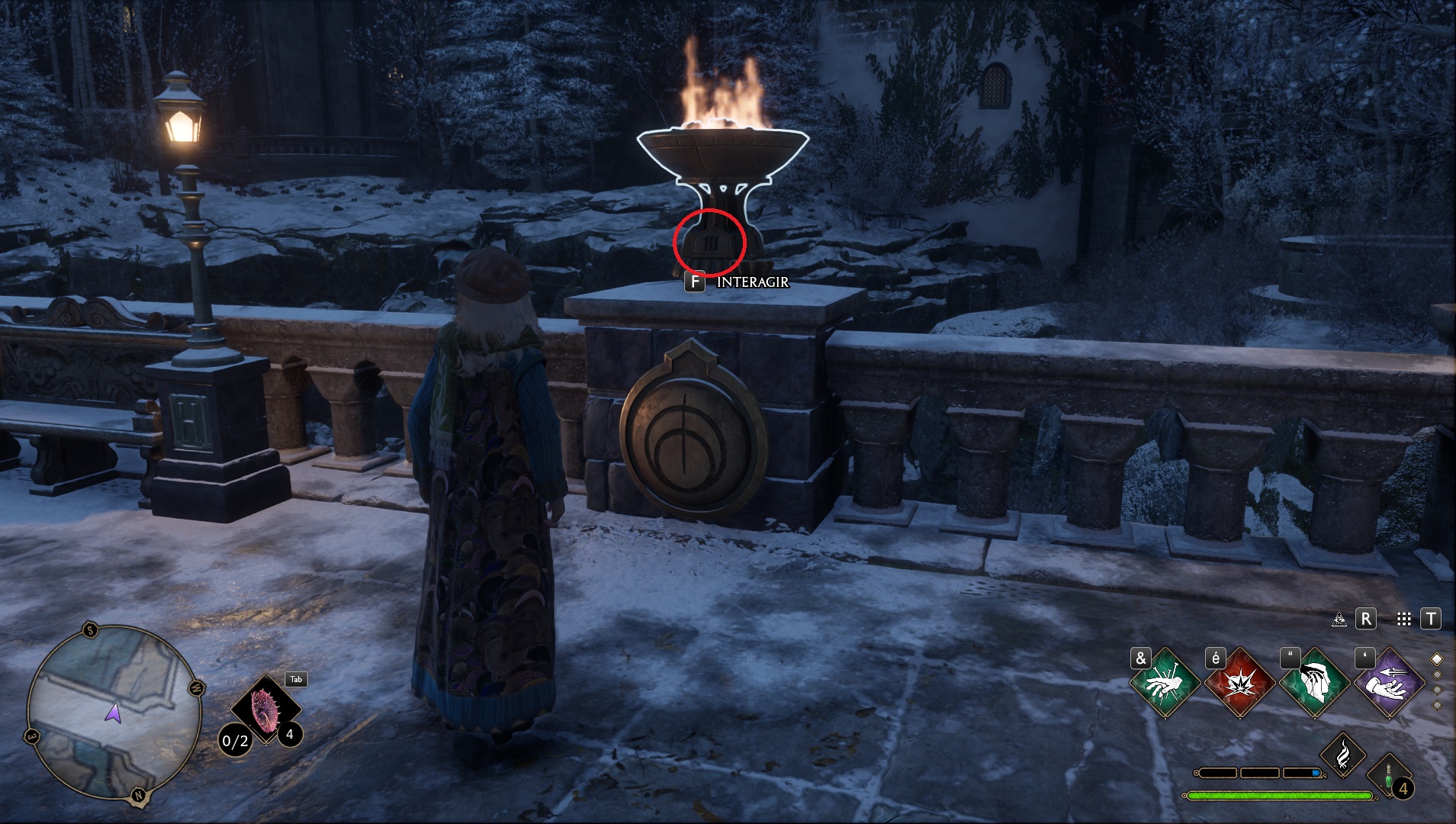Cast the green hand-with-needles Reparo spell
Image resolution: width=1456 pixels, height=824 pixels.
coord(1165,683)
